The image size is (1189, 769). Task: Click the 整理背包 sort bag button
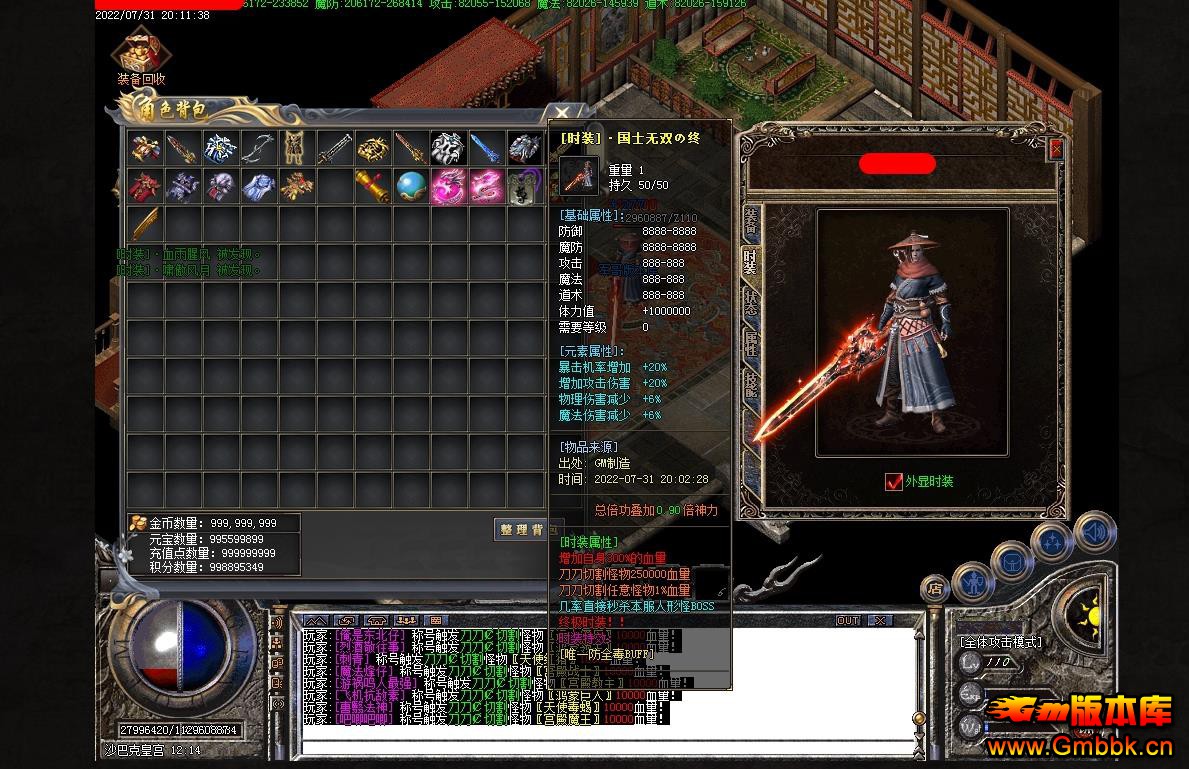522,530
